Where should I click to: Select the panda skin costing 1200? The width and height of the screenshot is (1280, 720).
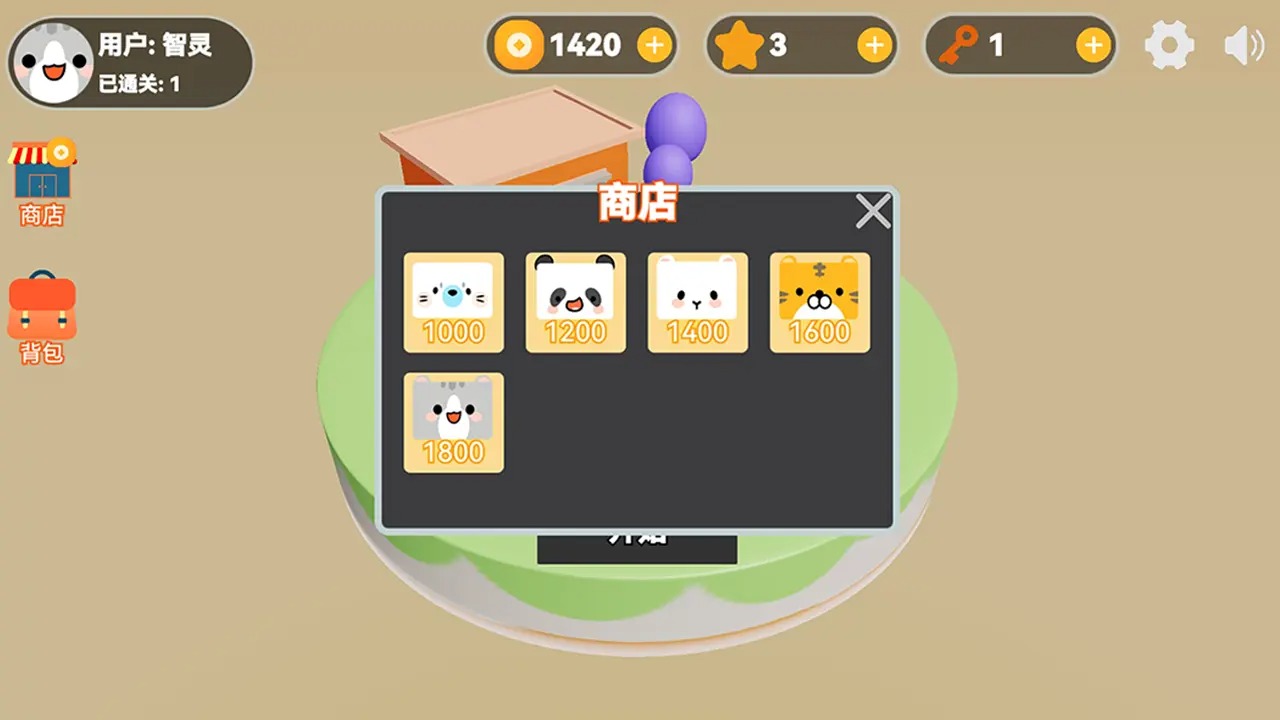[575, 302]
